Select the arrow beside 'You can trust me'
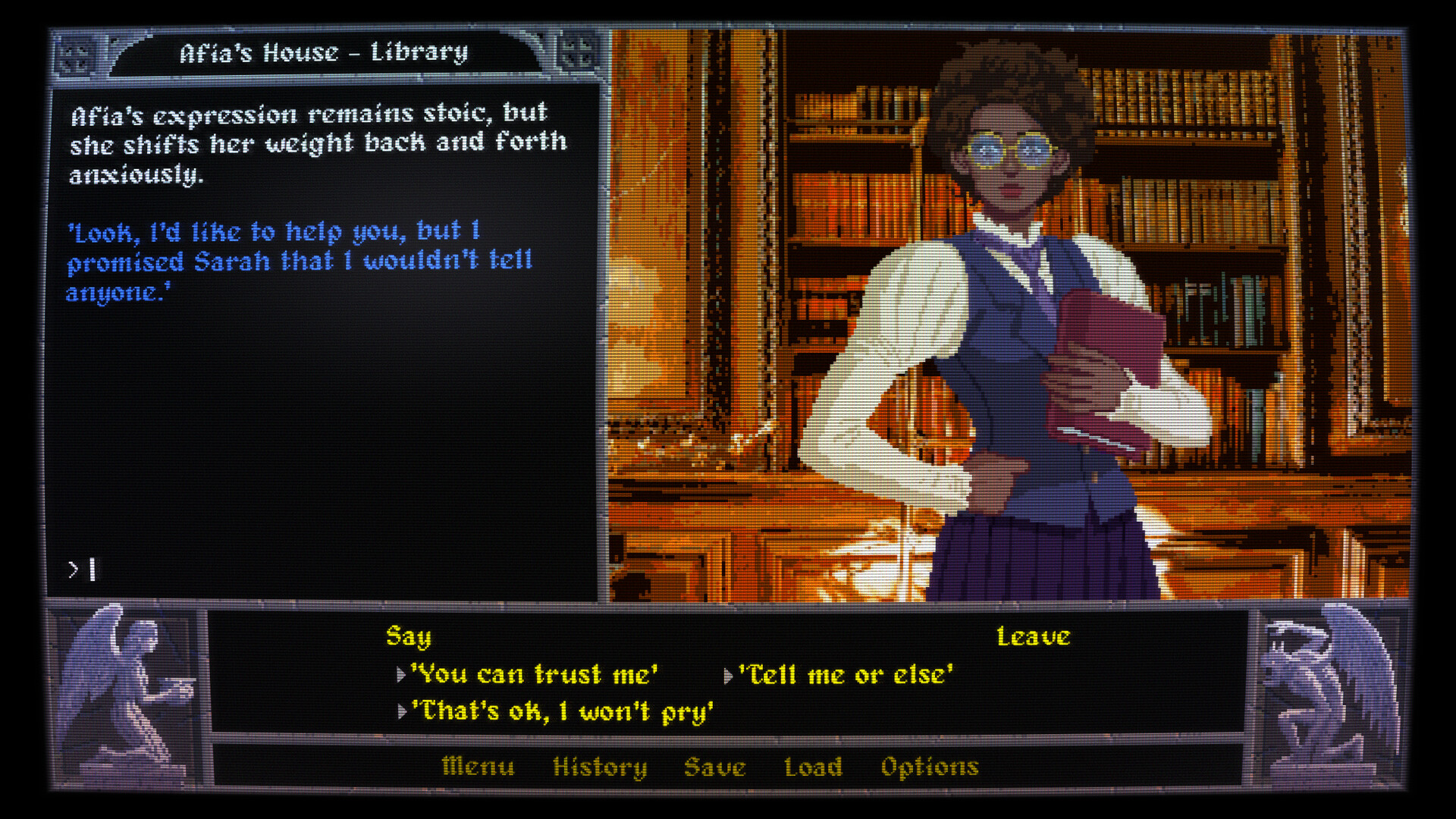 click(x=400, y=674)
